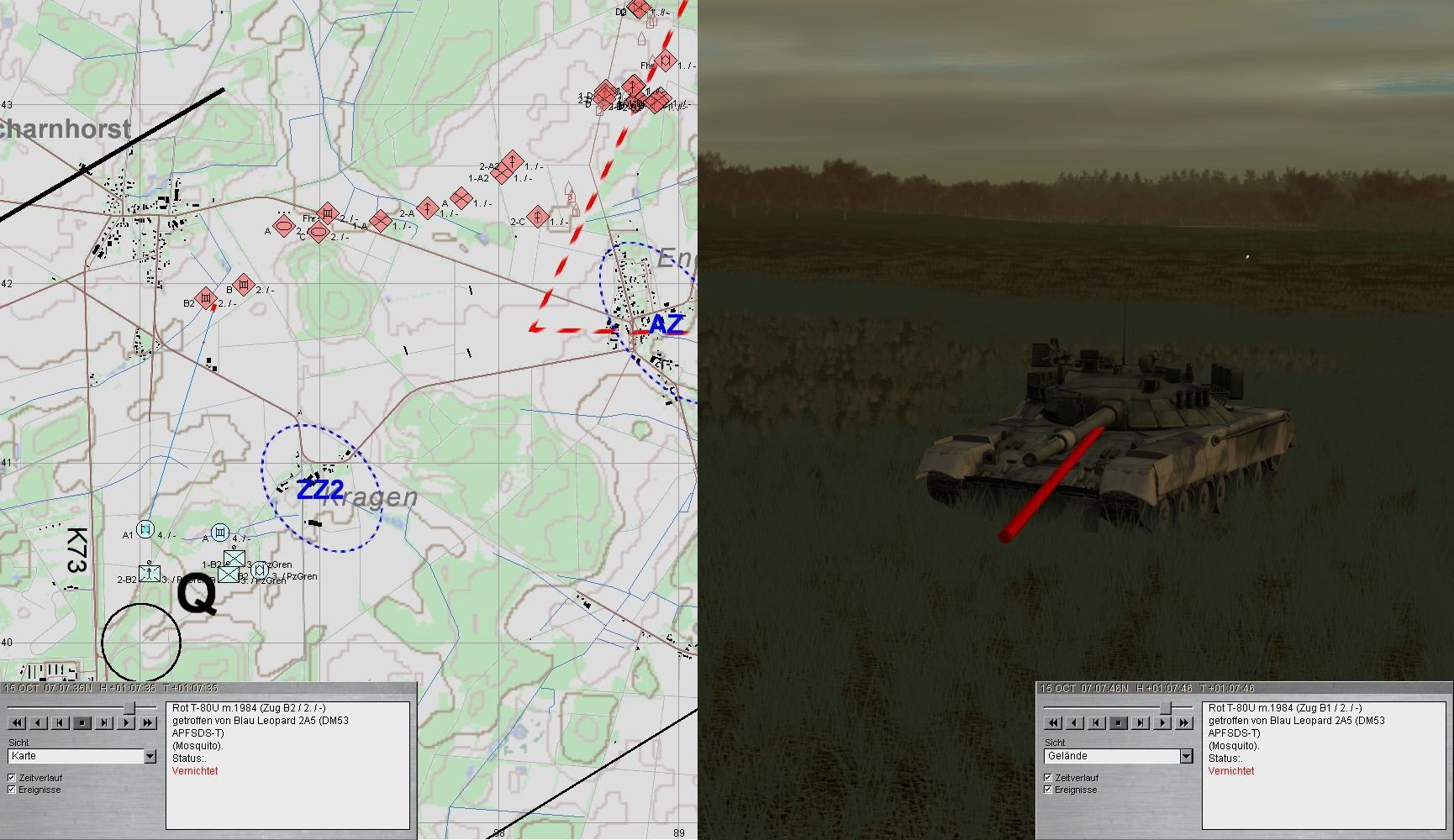
Task: Fast-forward the Karte panel replay
Action: pyautogui.click(x=148, y=722)
